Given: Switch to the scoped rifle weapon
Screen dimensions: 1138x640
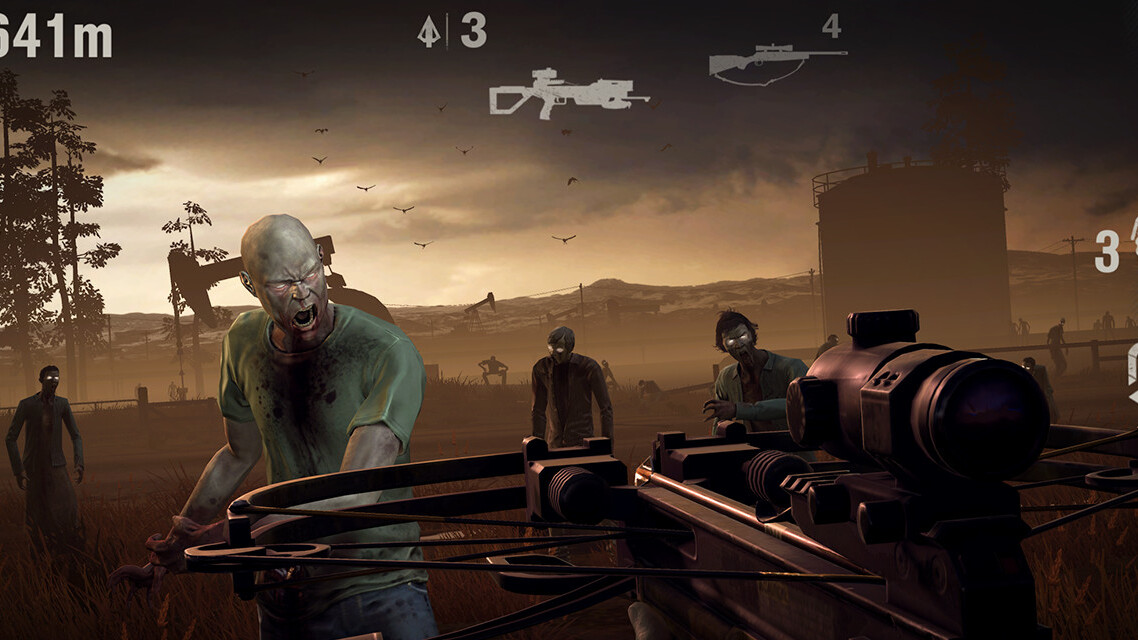Looking at the screenshot, I should [776, 62].
